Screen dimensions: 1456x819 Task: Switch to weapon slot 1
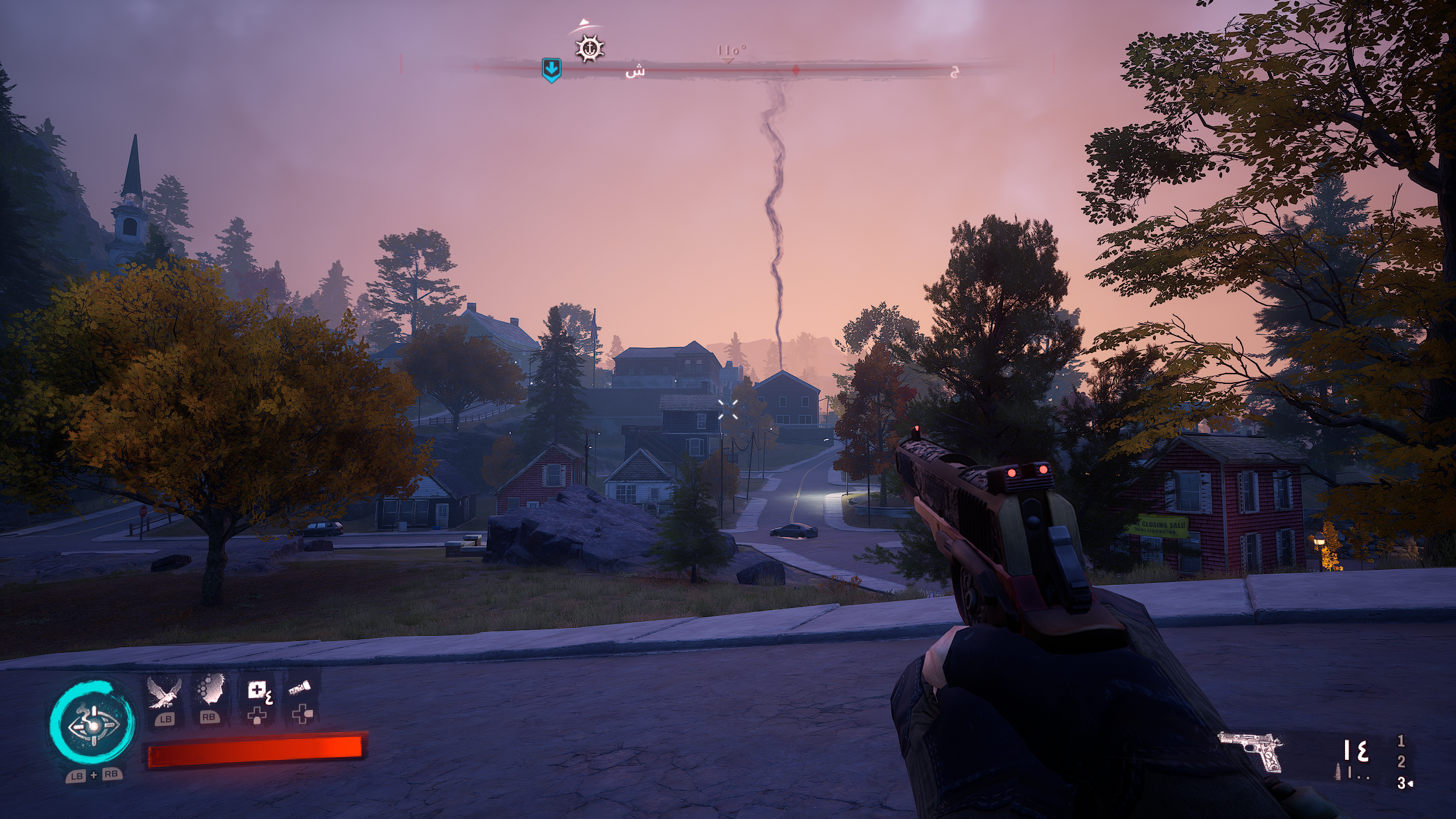1401,741
